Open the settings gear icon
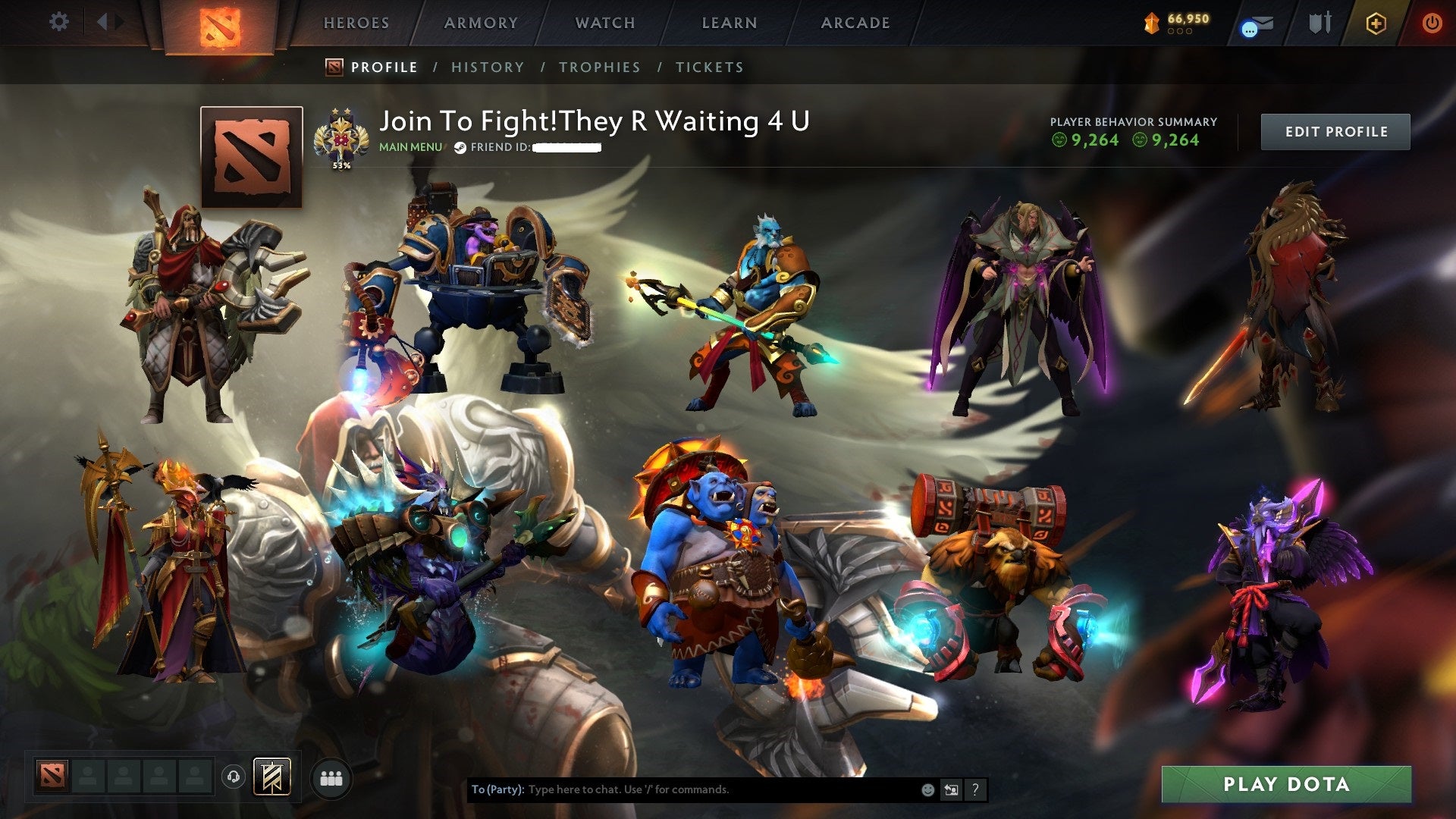This screenshot has height=819, width=1456. point(58,22)
